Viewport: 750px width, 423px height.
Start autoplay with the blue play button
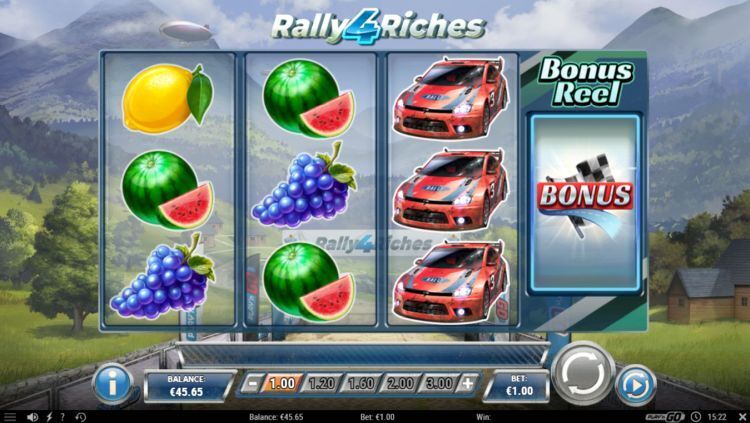point(636,385)
